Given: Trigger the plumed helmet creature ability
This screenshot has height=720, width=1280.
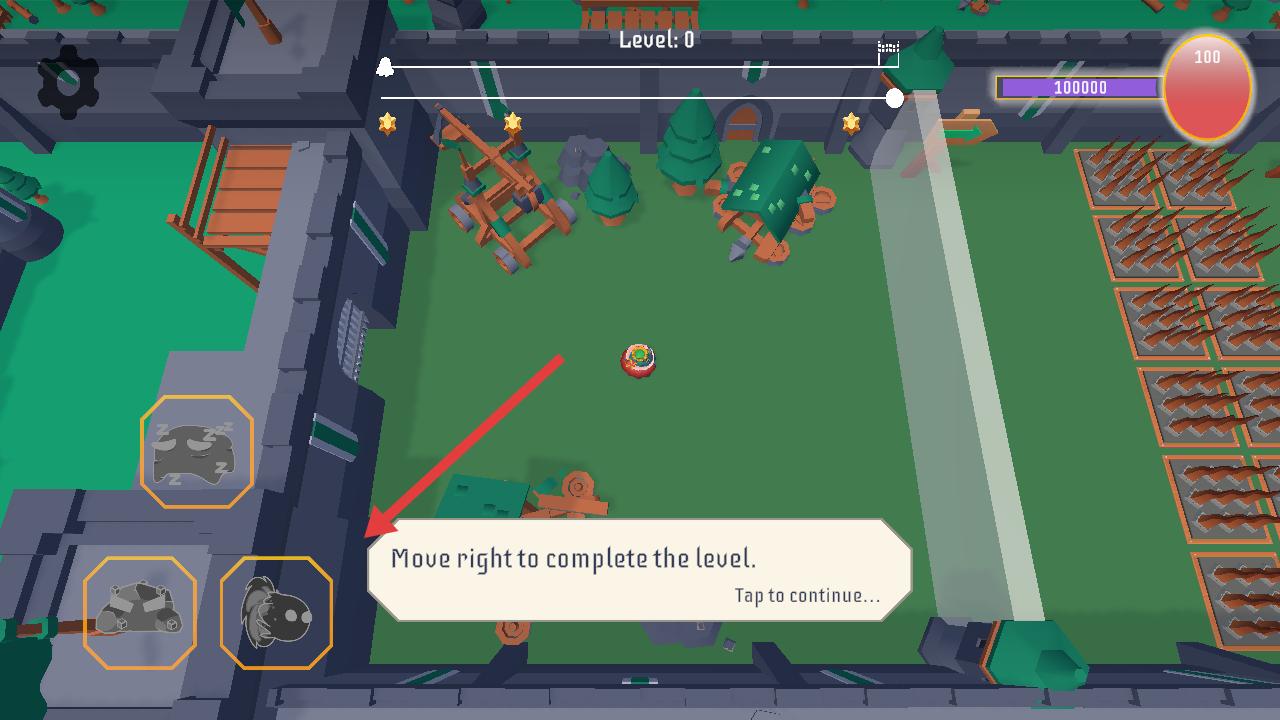Looking at the screenshot, I should click(x=276, y=612).
